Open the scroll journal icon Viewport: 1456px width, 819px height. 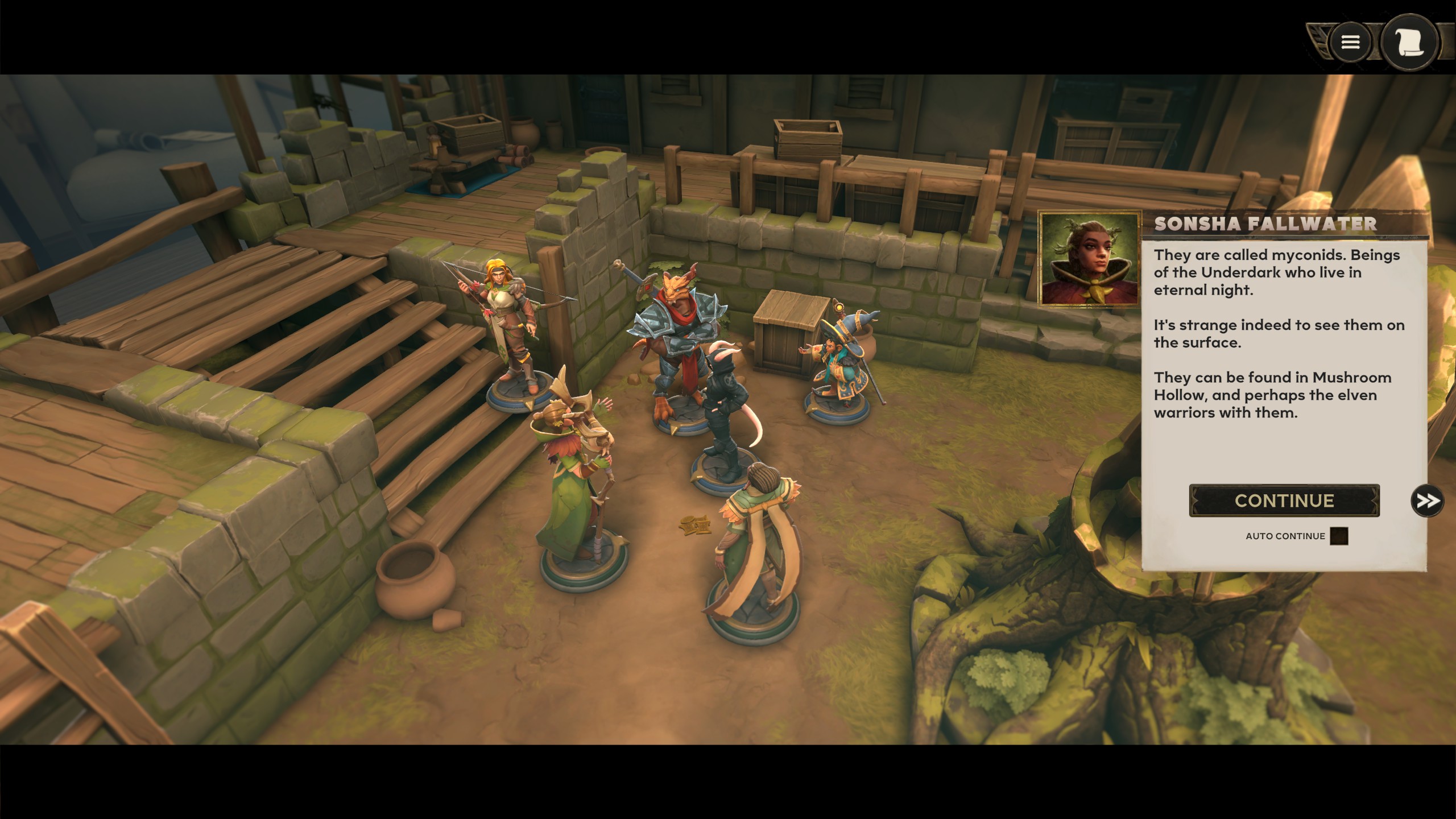pos(1409,42)
